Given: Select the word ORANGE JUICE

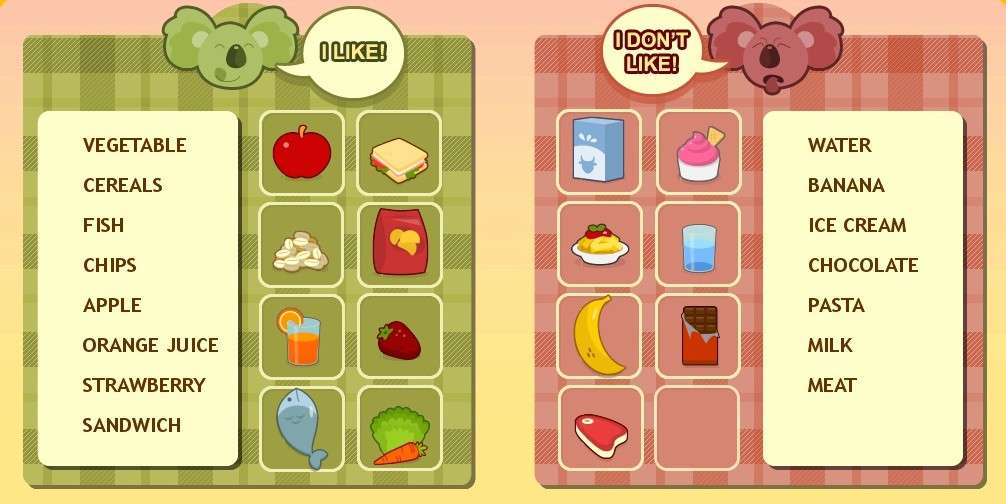Looking at the screenshot, I should click(150, 346).
